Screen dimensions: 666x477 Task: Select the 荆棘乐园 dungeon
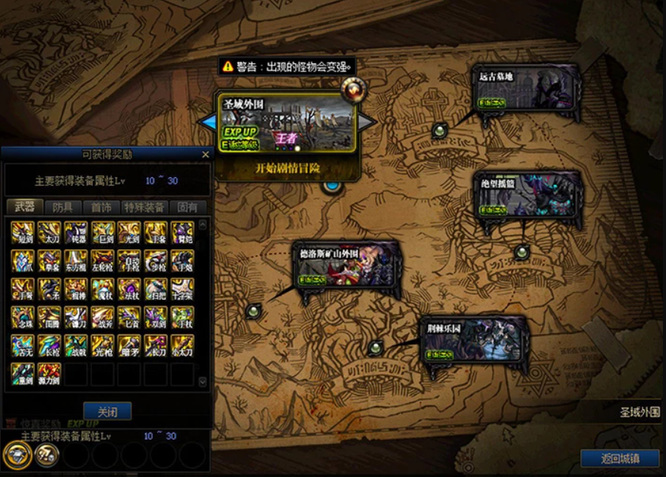tap(473, 342)
